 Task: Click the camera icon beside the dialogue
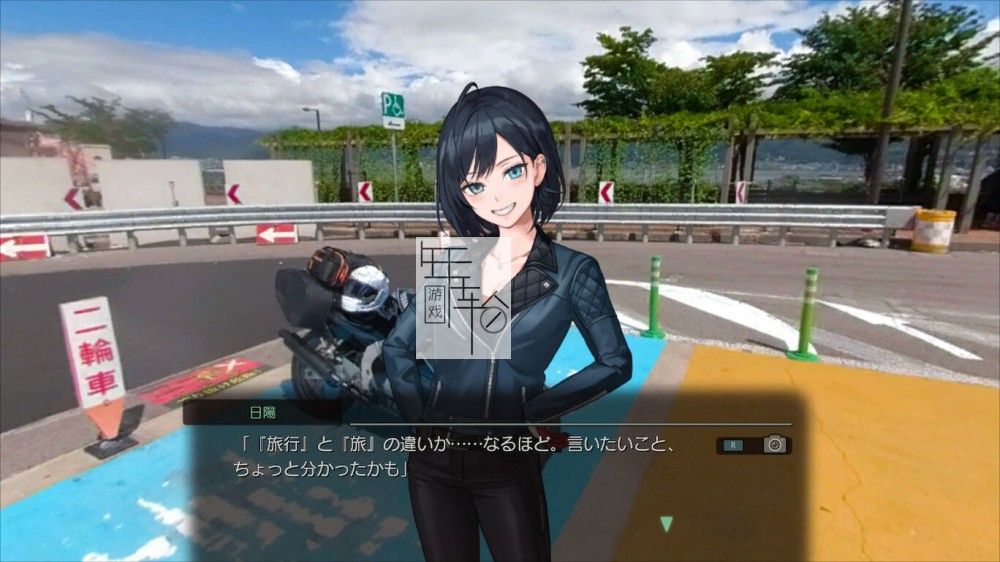pyautogui.click(x=775, y=445)
